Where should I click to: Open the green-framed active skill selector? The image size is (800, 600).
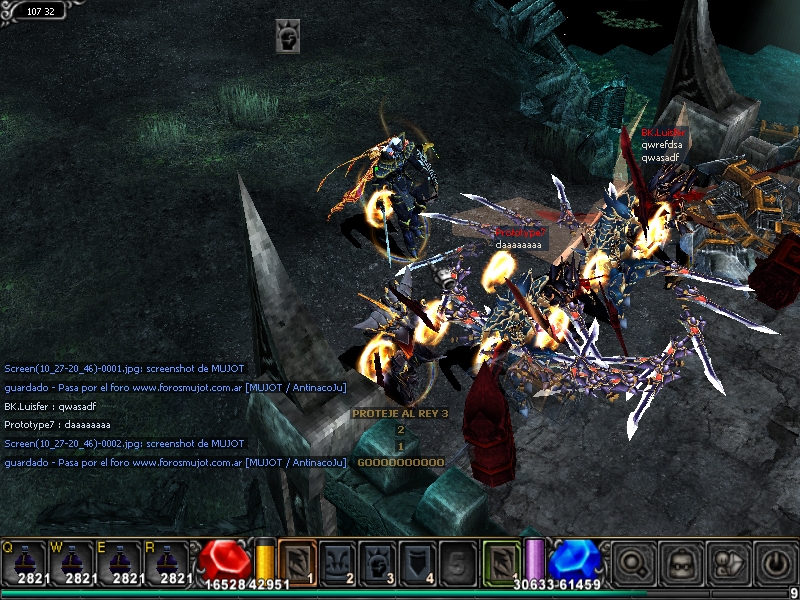click(502, 561)
